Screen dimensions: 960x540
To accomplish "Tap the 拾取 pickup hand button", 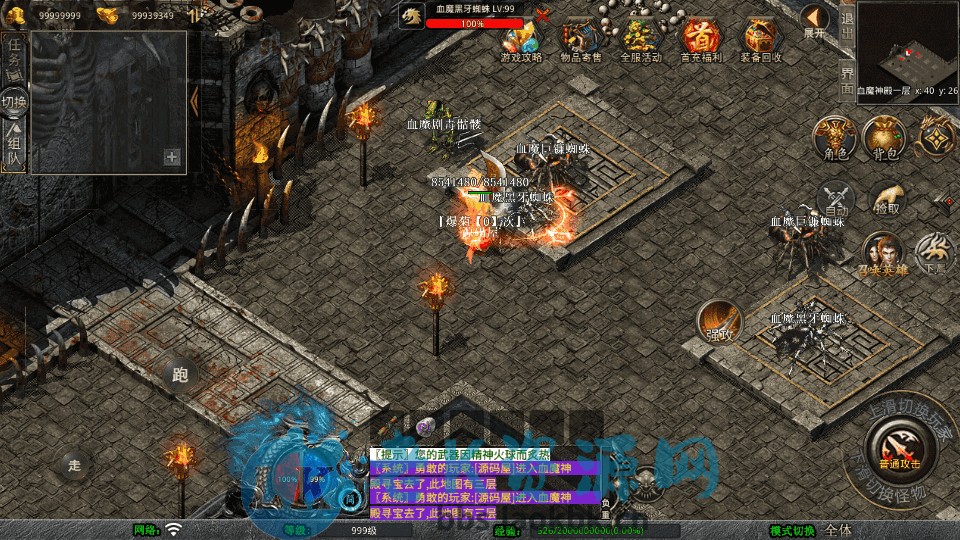I will click(x=886, y=199).
